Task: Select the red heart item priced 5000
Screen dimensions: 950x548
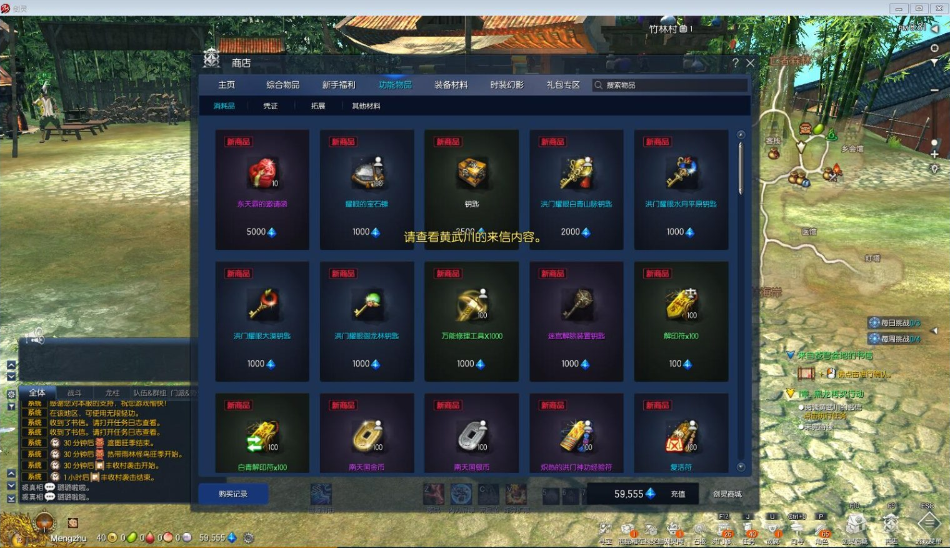Action: [x=262, y=187]
